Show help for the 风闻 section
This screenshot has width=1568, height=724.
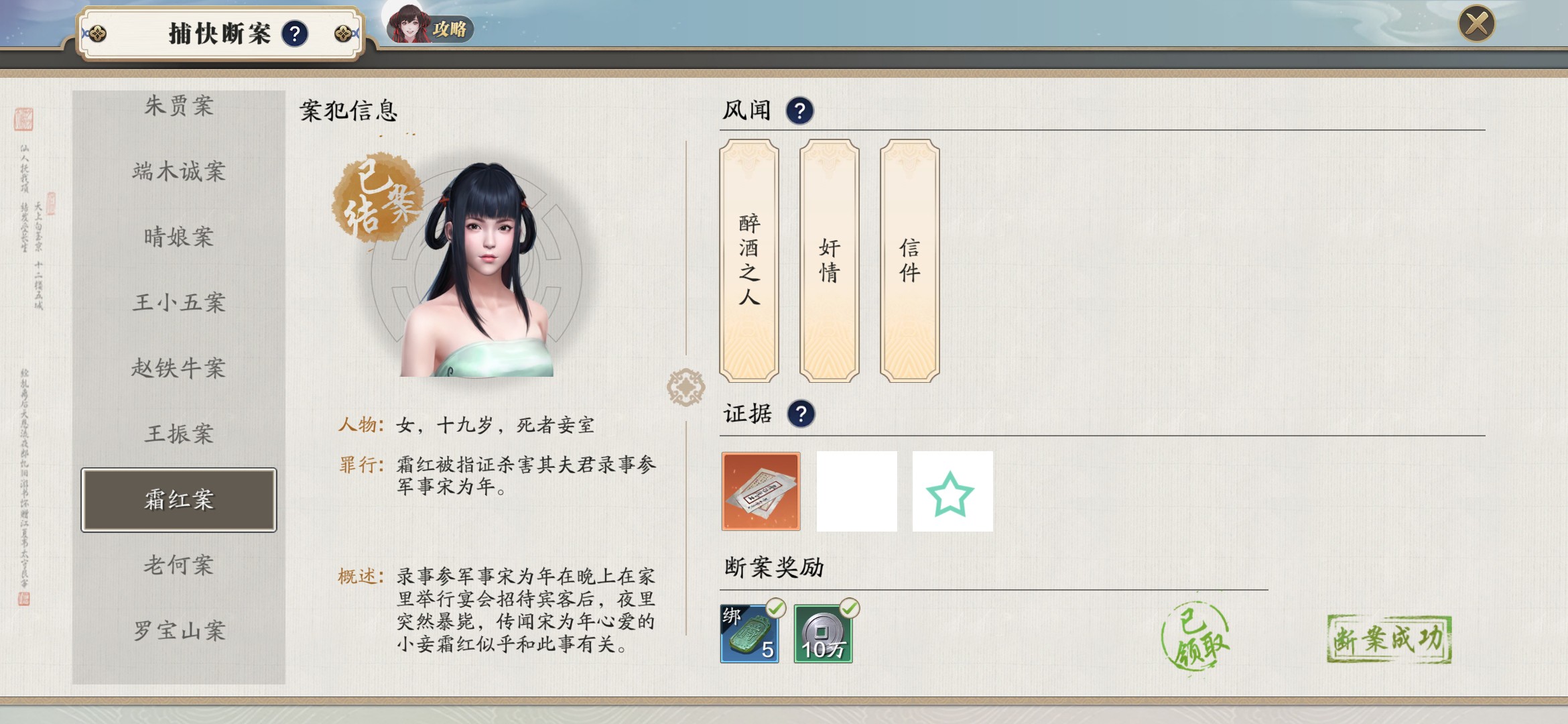pyautogui.click(x=799, y=111)
